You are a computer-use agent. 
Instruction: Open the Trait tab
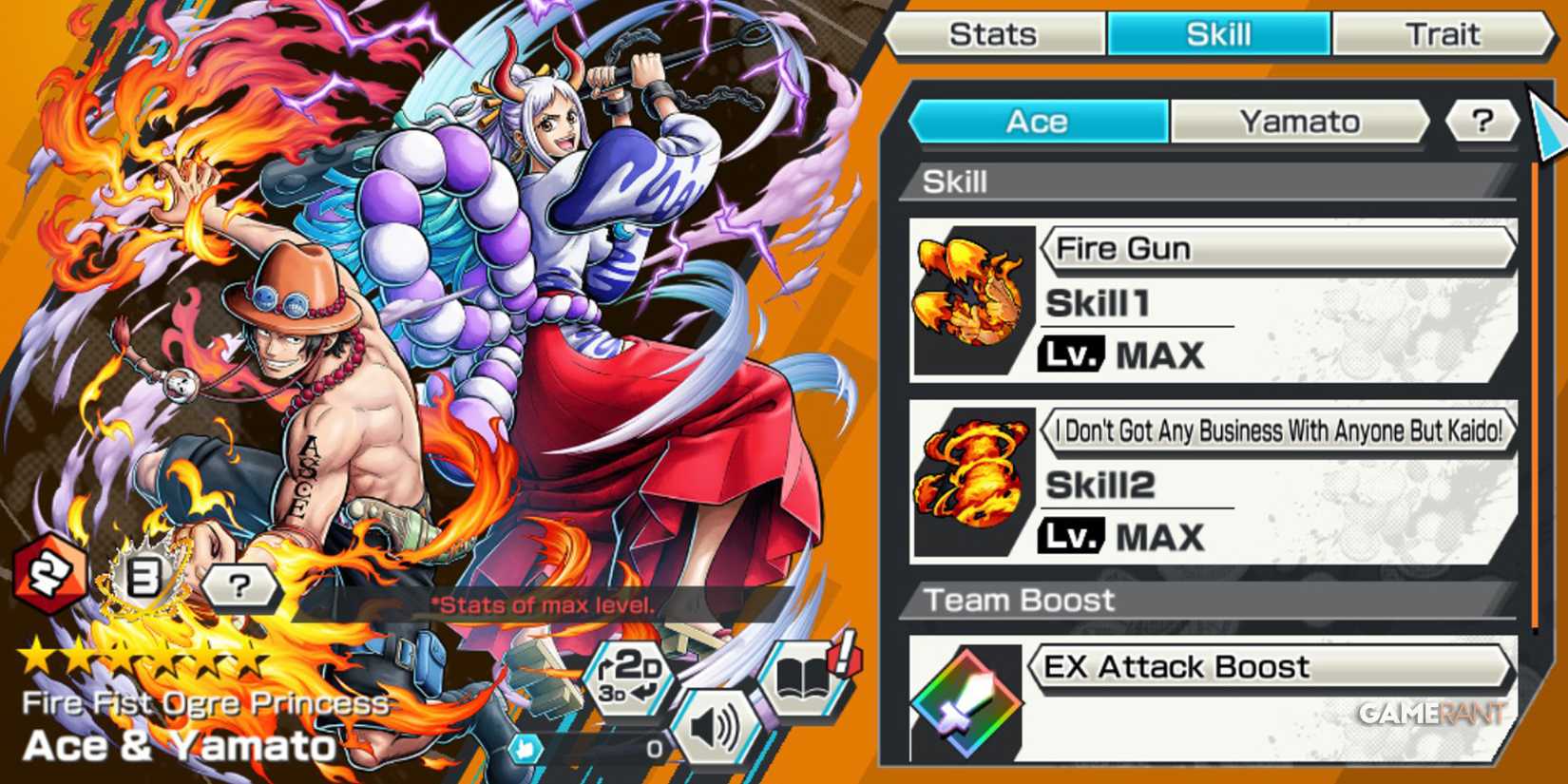pyautogui.click(x=1444, y=34)
